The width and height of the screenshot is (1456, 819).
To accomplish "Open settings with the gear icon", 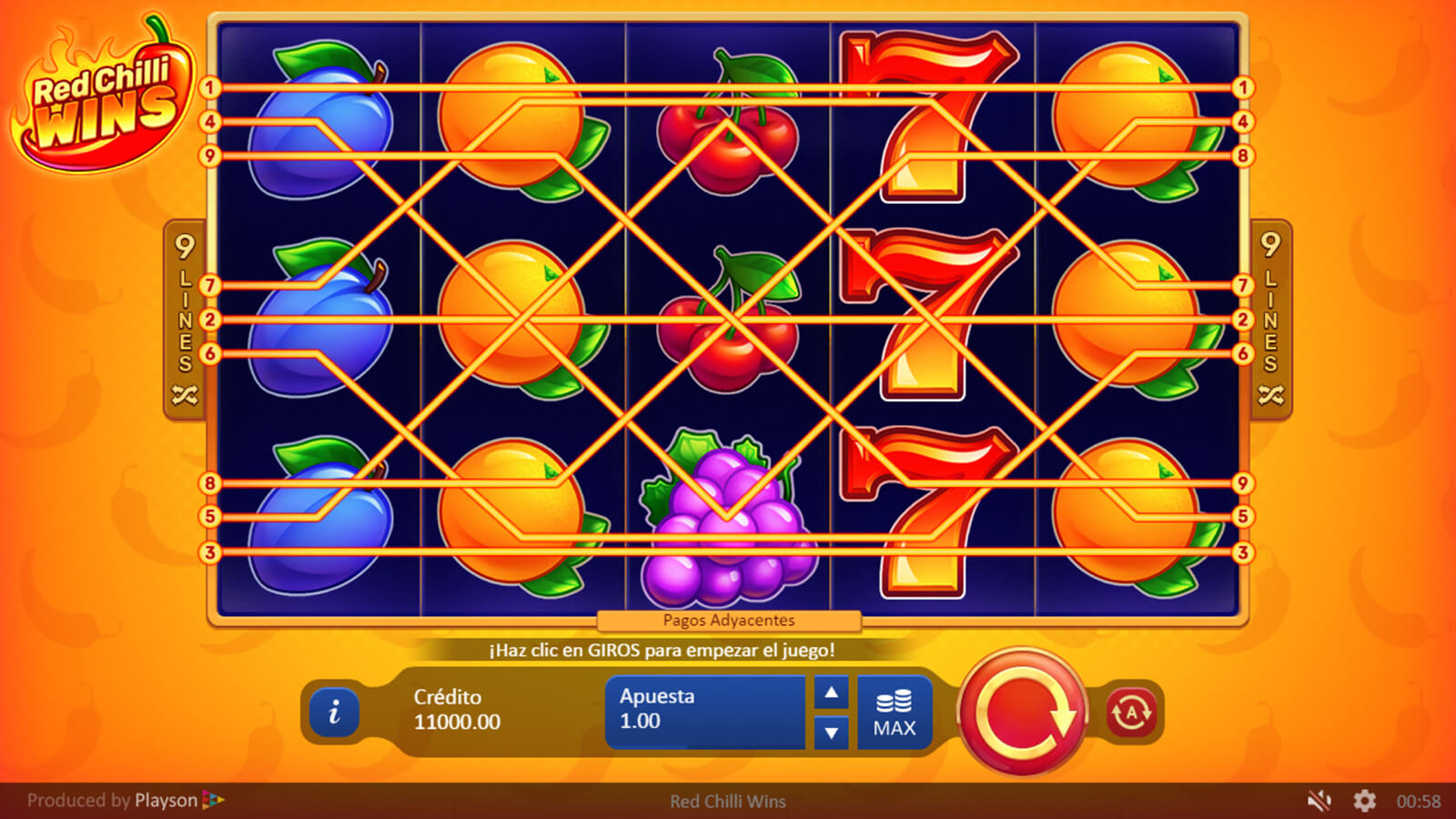I will point(1364,801).
